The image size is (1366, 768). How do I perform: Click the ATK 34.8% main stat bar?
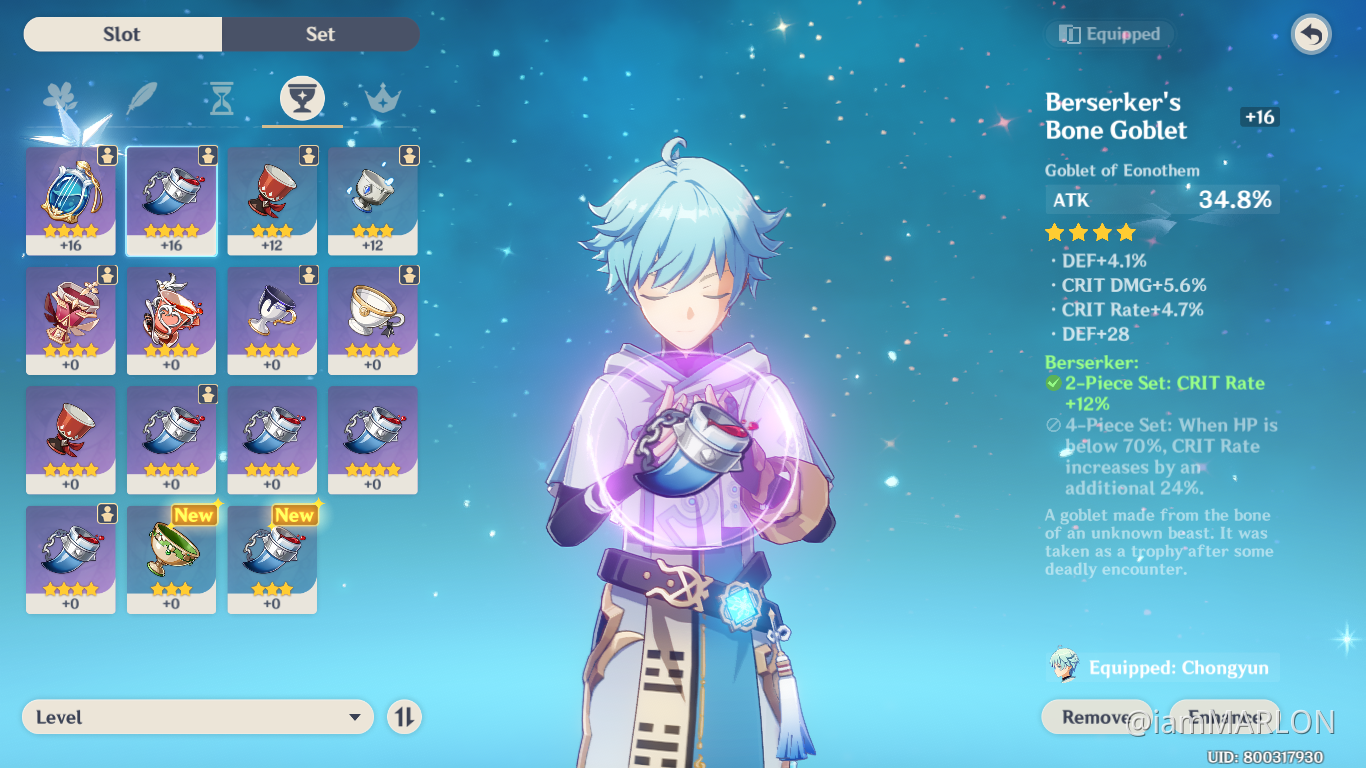tap(1161, 199)
